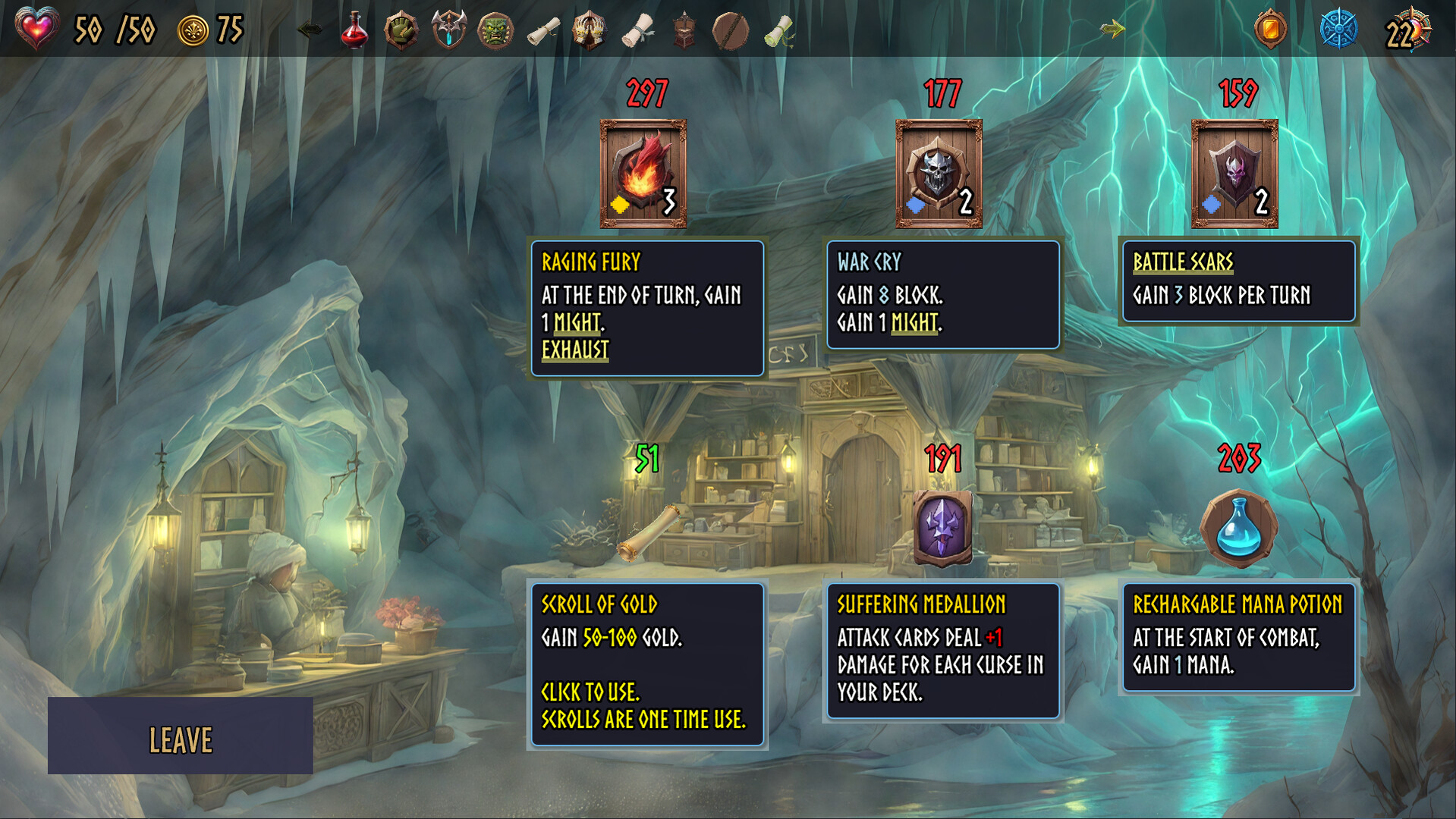
Task: Inspect the pair of clawed gloves relic
Action: coord(590,30)
